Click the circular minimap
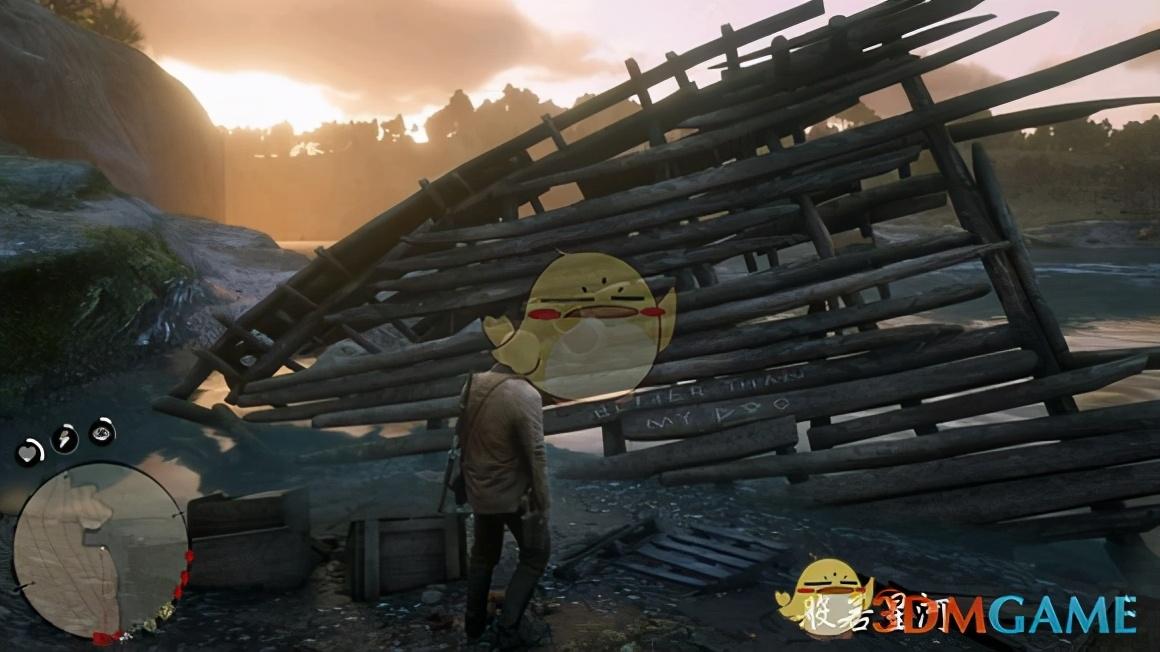1160x652 pixels. pos(99,550)
